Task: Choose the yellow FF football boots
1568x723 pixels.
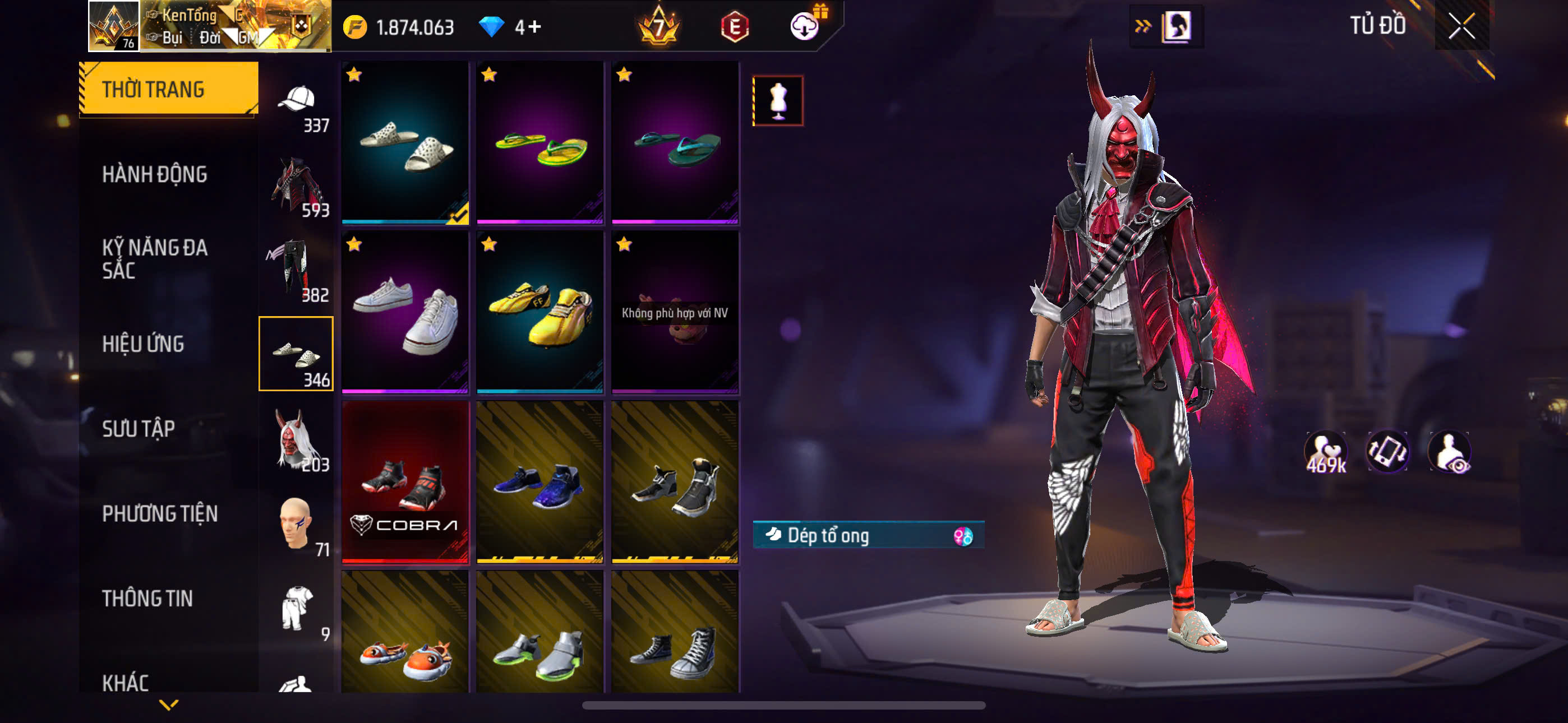Action: tap(540, 312)
